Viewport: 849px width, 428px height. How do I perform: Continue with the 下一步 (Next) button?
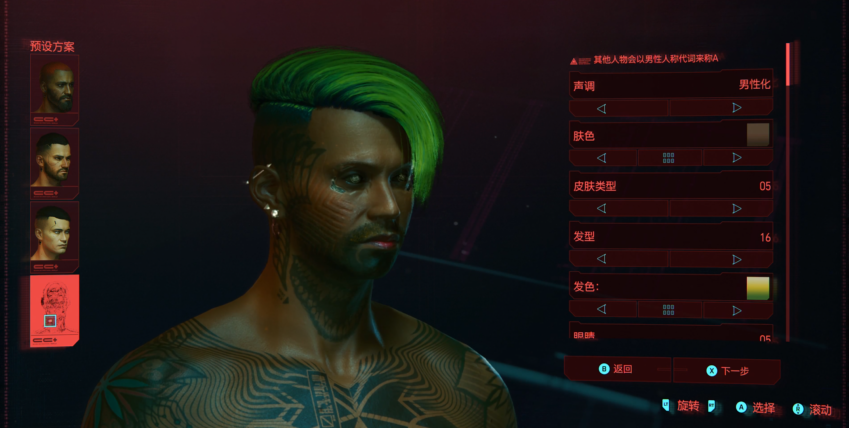point(728,370)
